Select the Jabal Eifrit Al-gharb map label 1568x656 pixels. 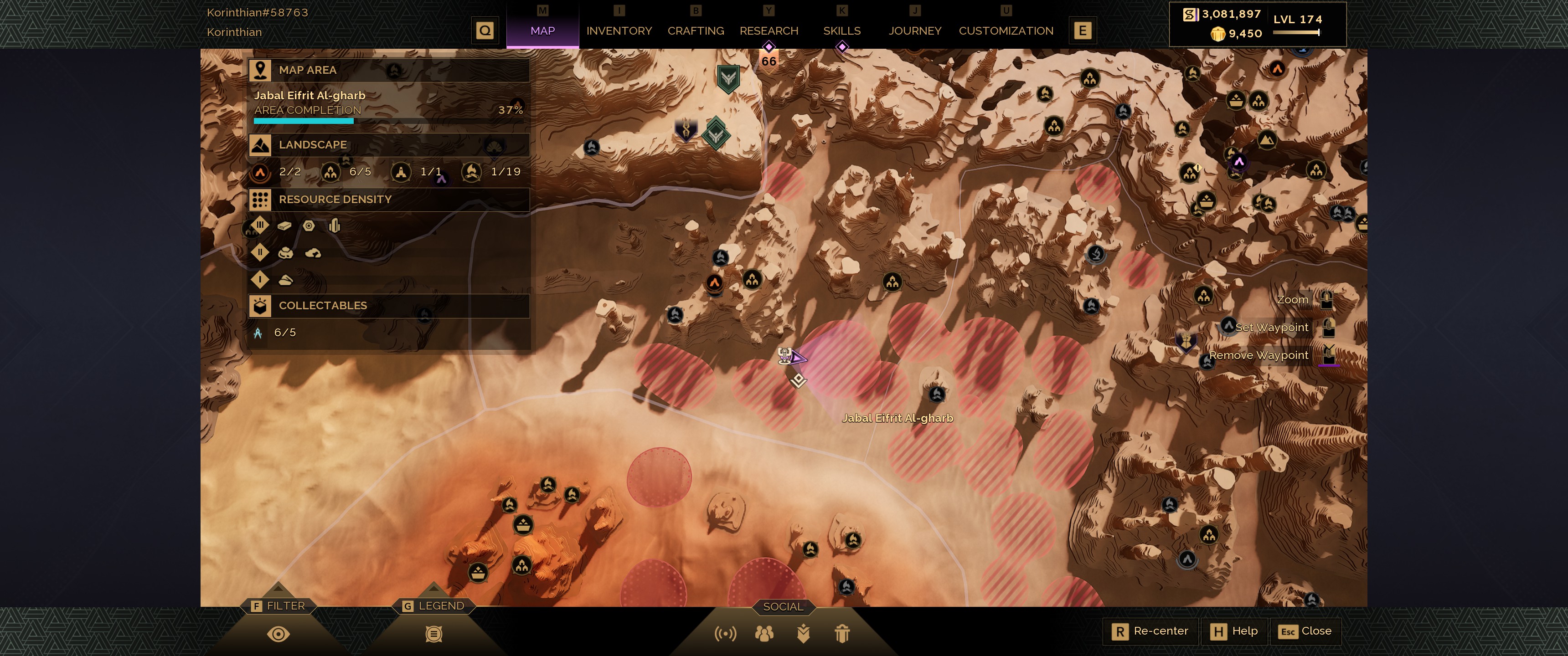(x=897, y=418)
